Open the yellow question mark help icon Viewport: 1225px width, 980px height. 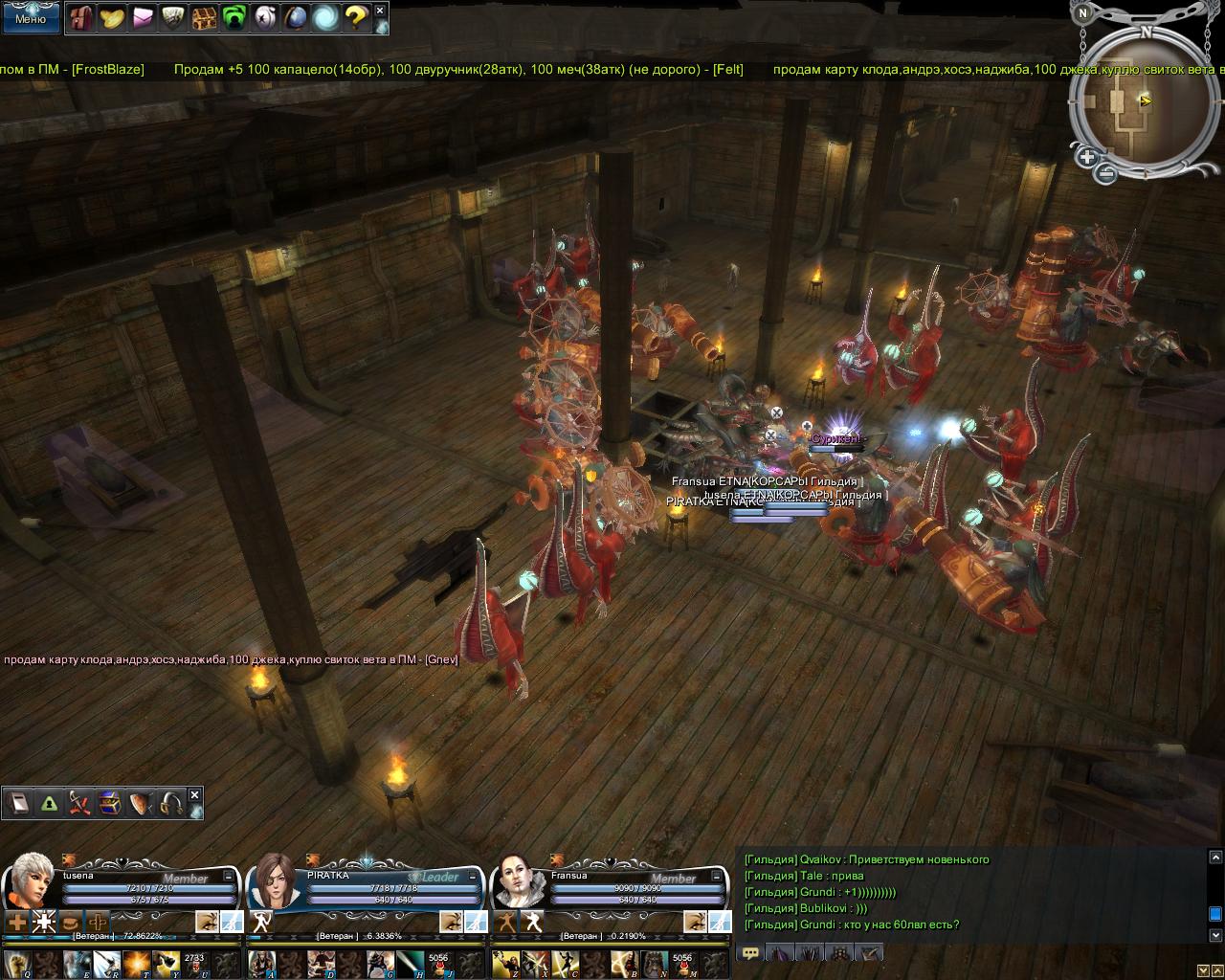point(356,17)
